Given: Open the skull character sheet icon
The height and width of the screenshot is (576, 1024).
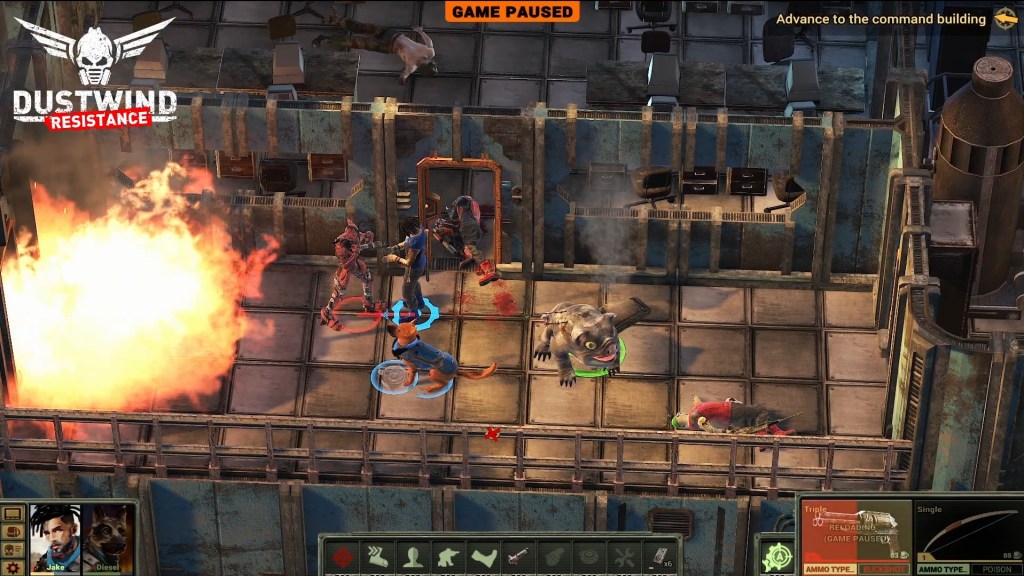Looking at the screenshot, I should [x=13, y=550].
